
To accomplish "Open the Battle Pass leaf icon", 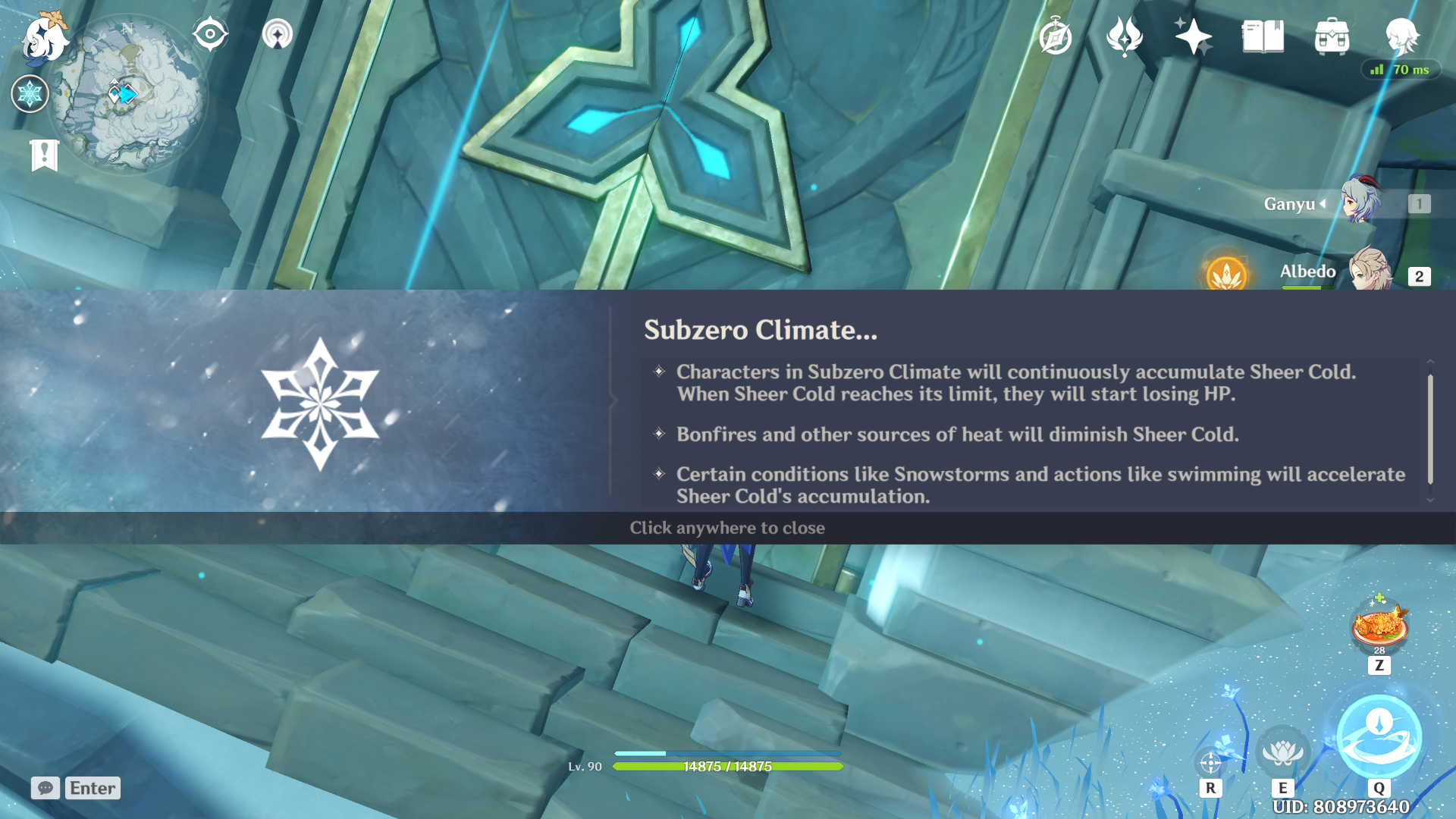I will coord(1124,36).
